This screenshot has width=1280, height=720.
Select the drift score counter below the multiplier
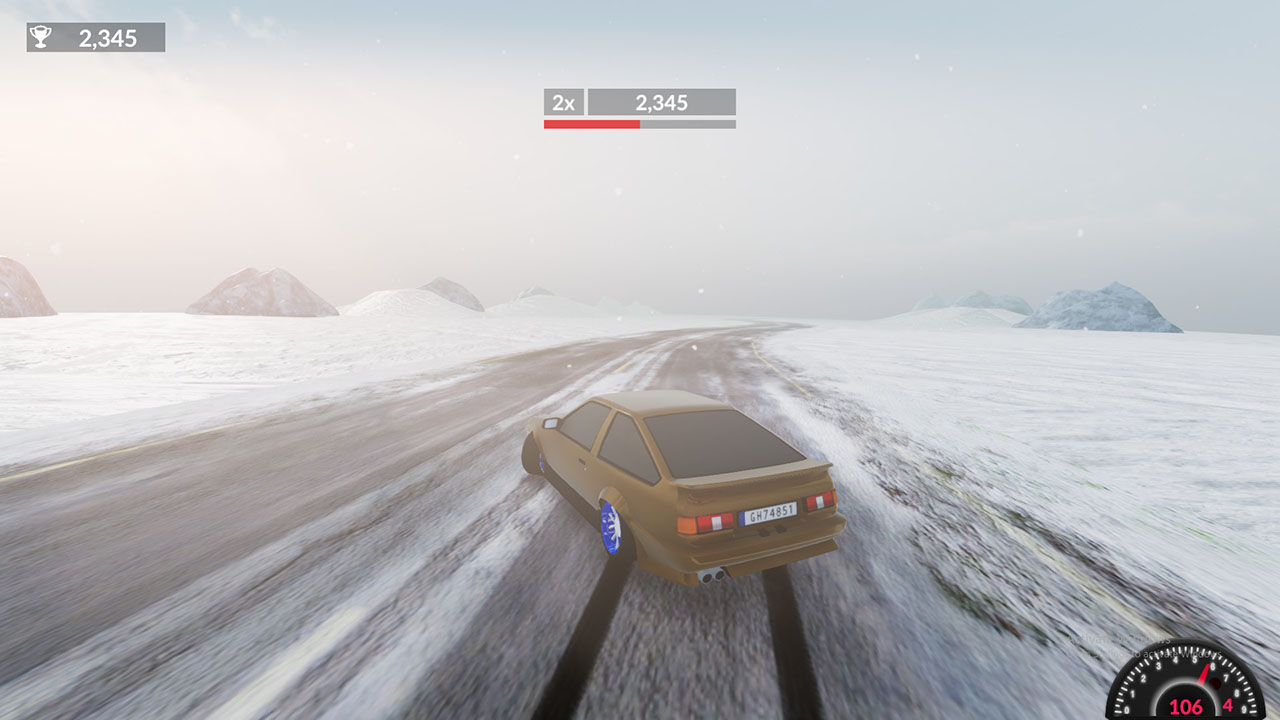(x=662, y=100)
